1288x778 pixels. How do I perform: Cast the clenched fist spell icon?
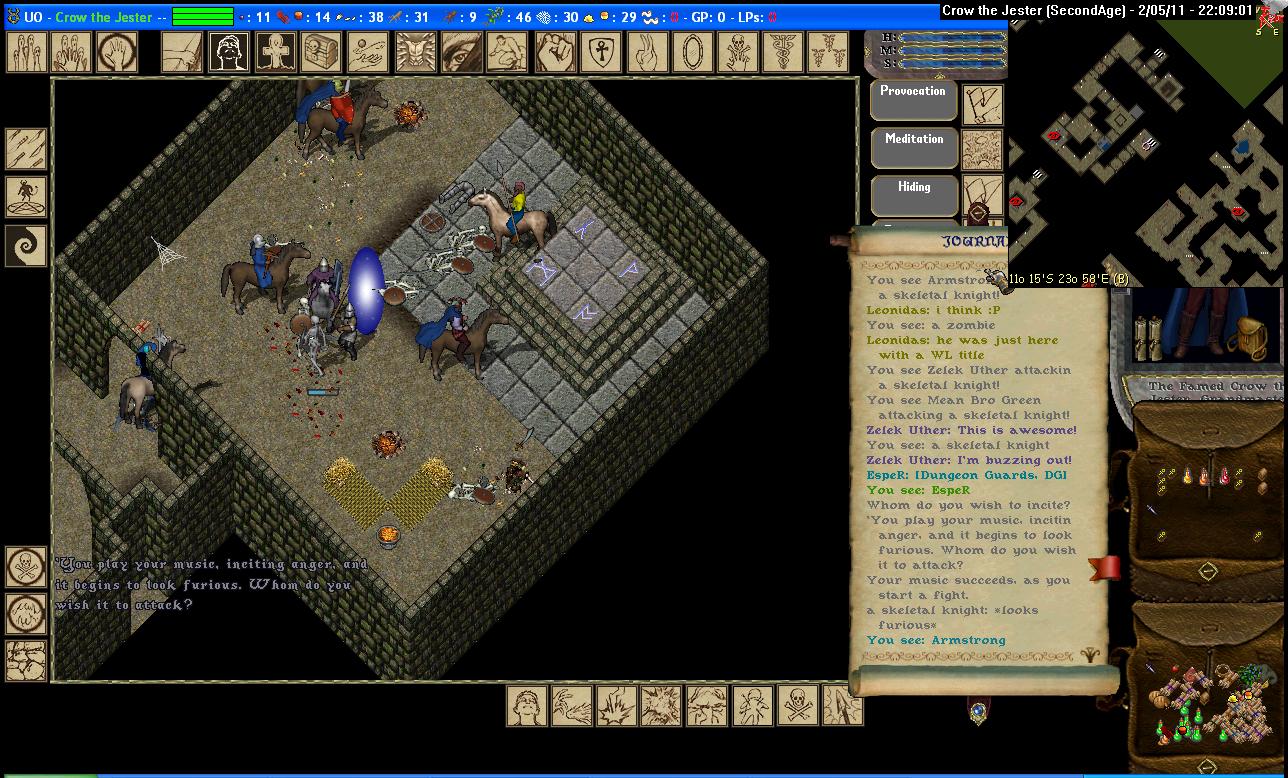coord(554,52)
